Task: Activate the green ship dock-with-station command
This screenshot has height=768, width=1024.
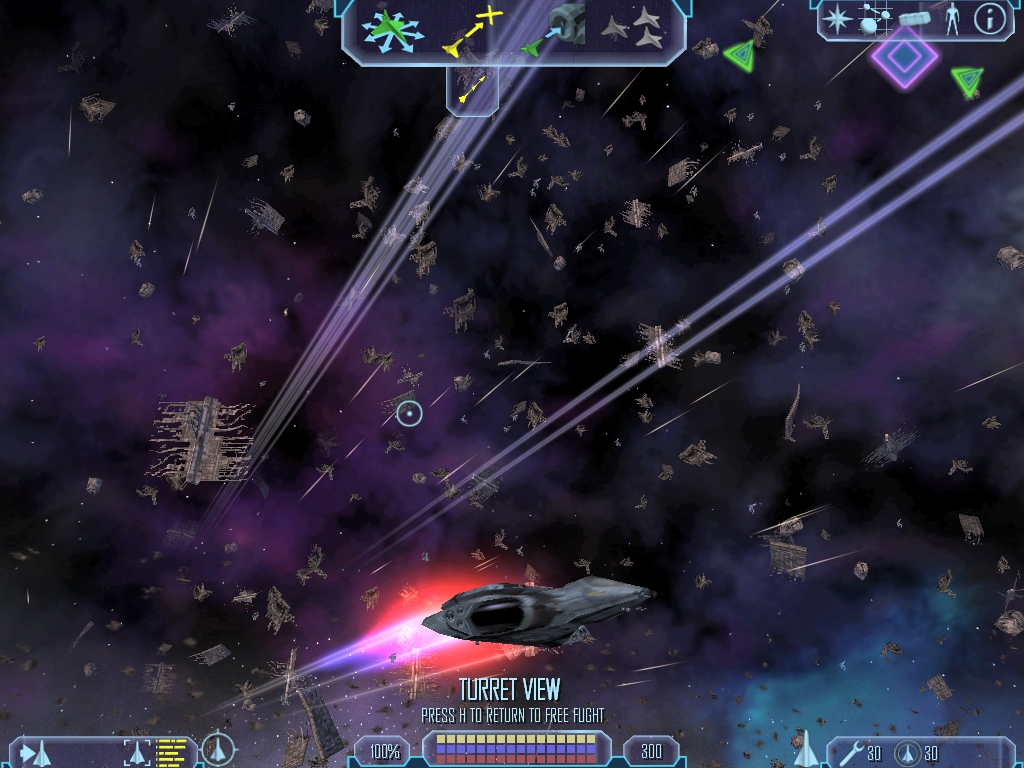Action: click(x=553, y=28)
